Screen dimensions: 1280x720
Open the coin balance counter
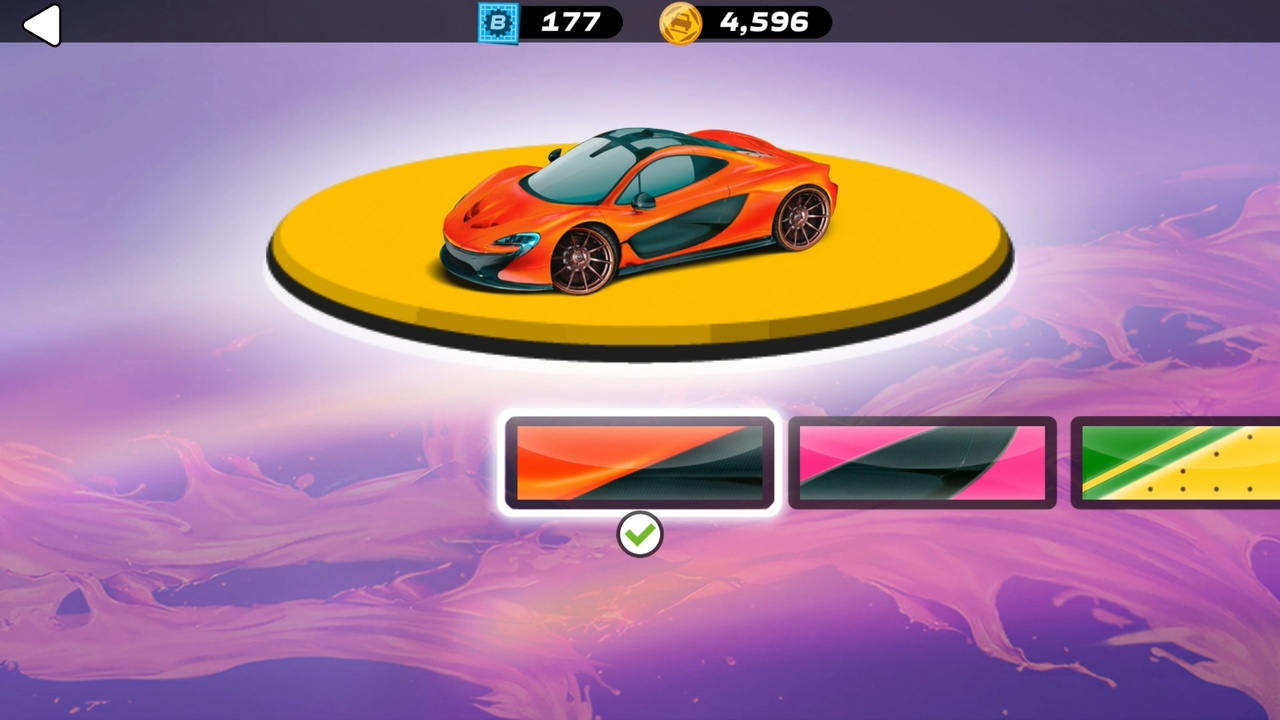tap(742, 22)
